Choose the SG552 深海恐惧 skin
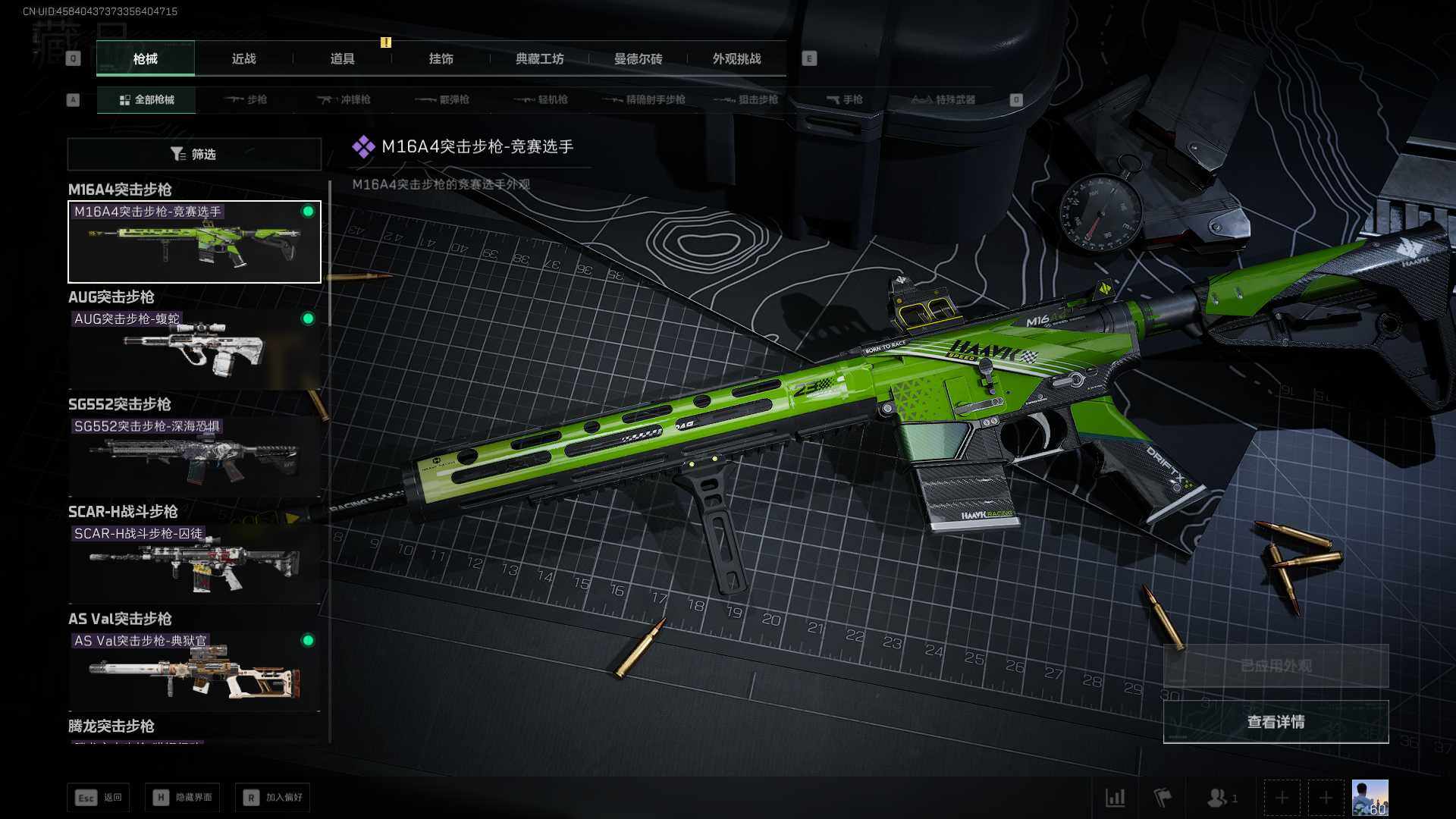This screenshot has height=819, width=1456. (x=194, y=457)
